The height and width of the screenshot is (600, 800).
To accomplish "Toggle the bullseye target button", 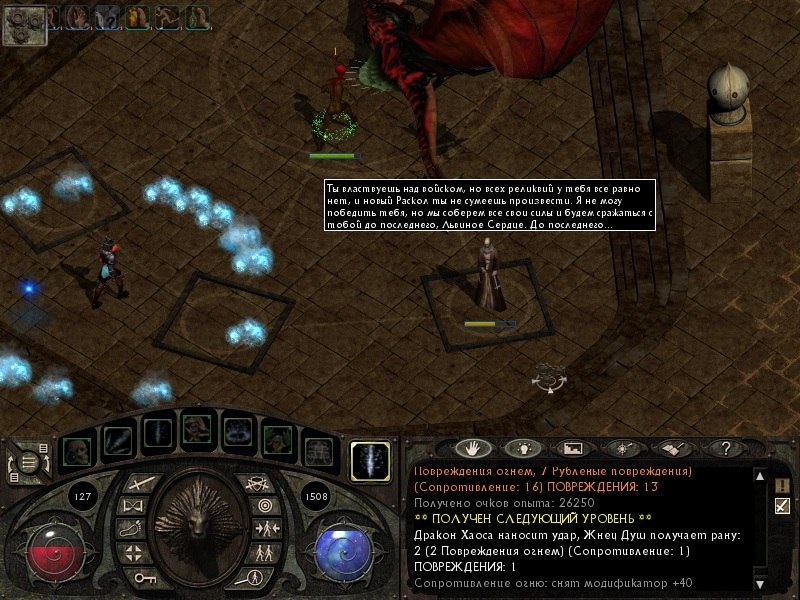I will tap(264, 506).
